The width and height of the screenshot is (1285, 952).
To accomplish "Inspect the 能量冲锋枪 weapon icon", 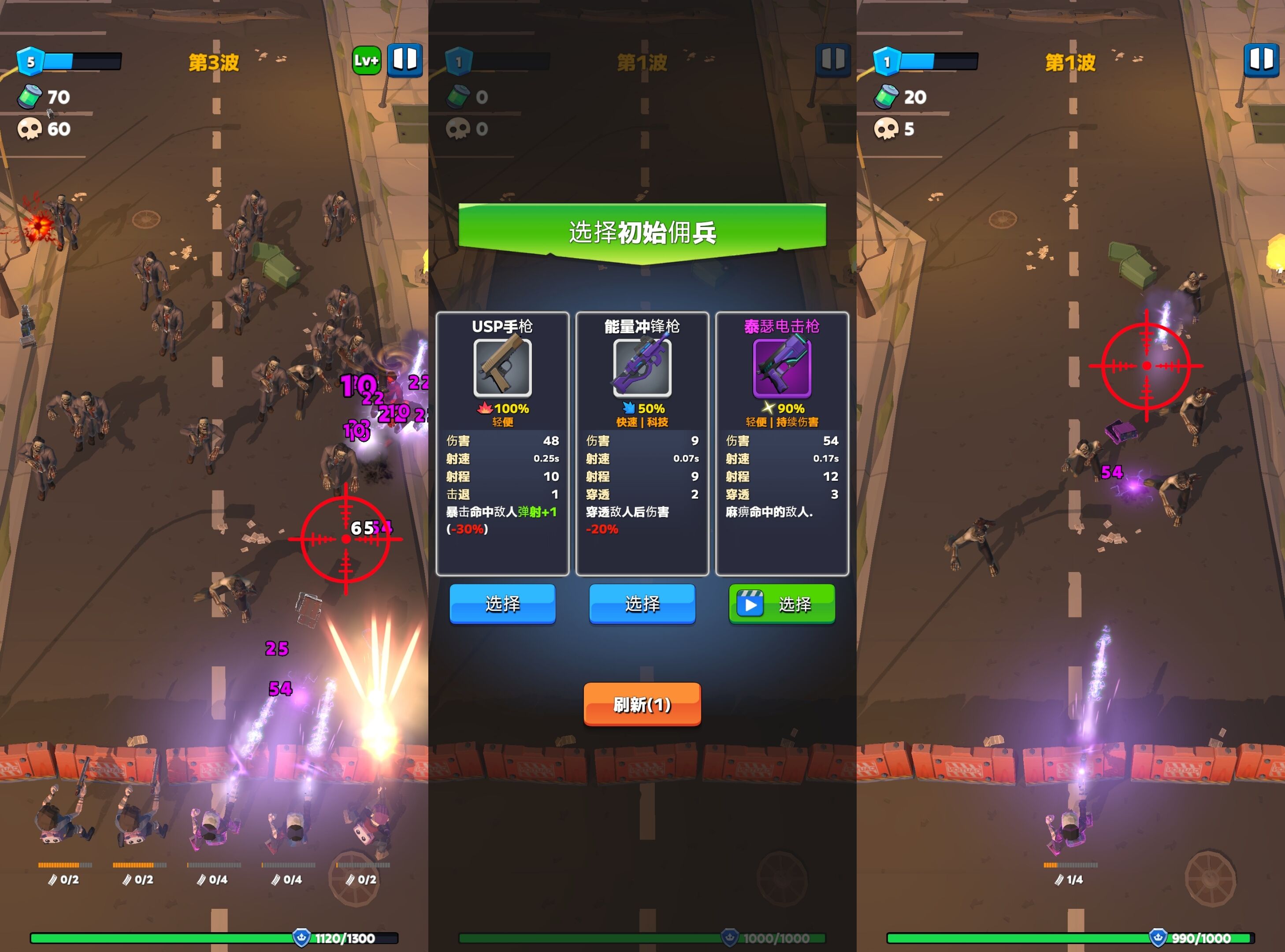I will coord(642,368).
